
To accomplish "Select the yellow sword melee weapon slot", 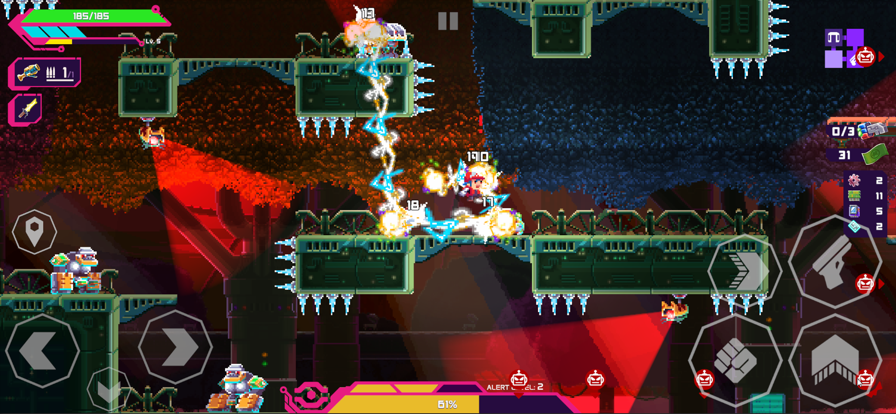I will 28,109.
